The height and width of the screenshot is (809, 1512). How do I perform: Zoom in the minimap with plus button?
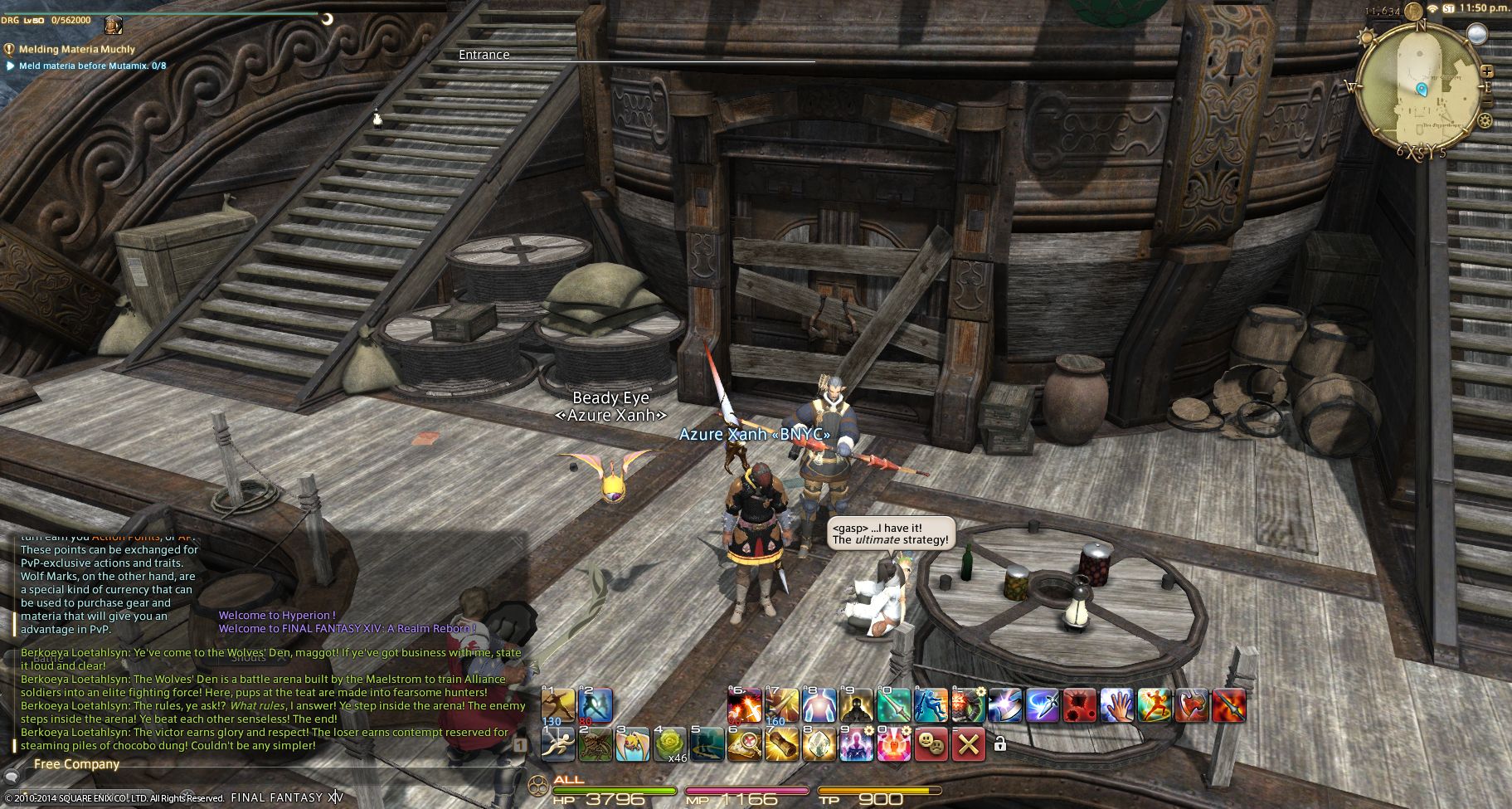coord(1487,71)
